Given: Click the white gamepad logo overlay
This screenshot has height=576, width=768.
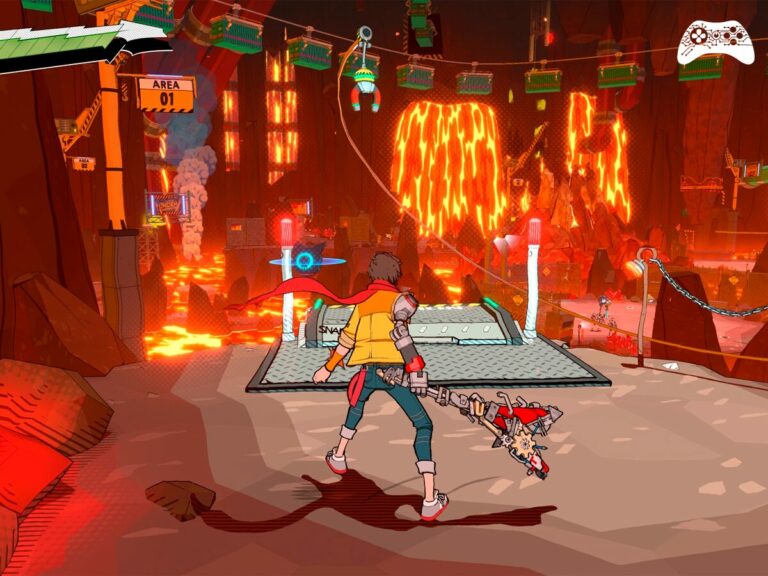Looking at the screenshot, I should [715, 41].
